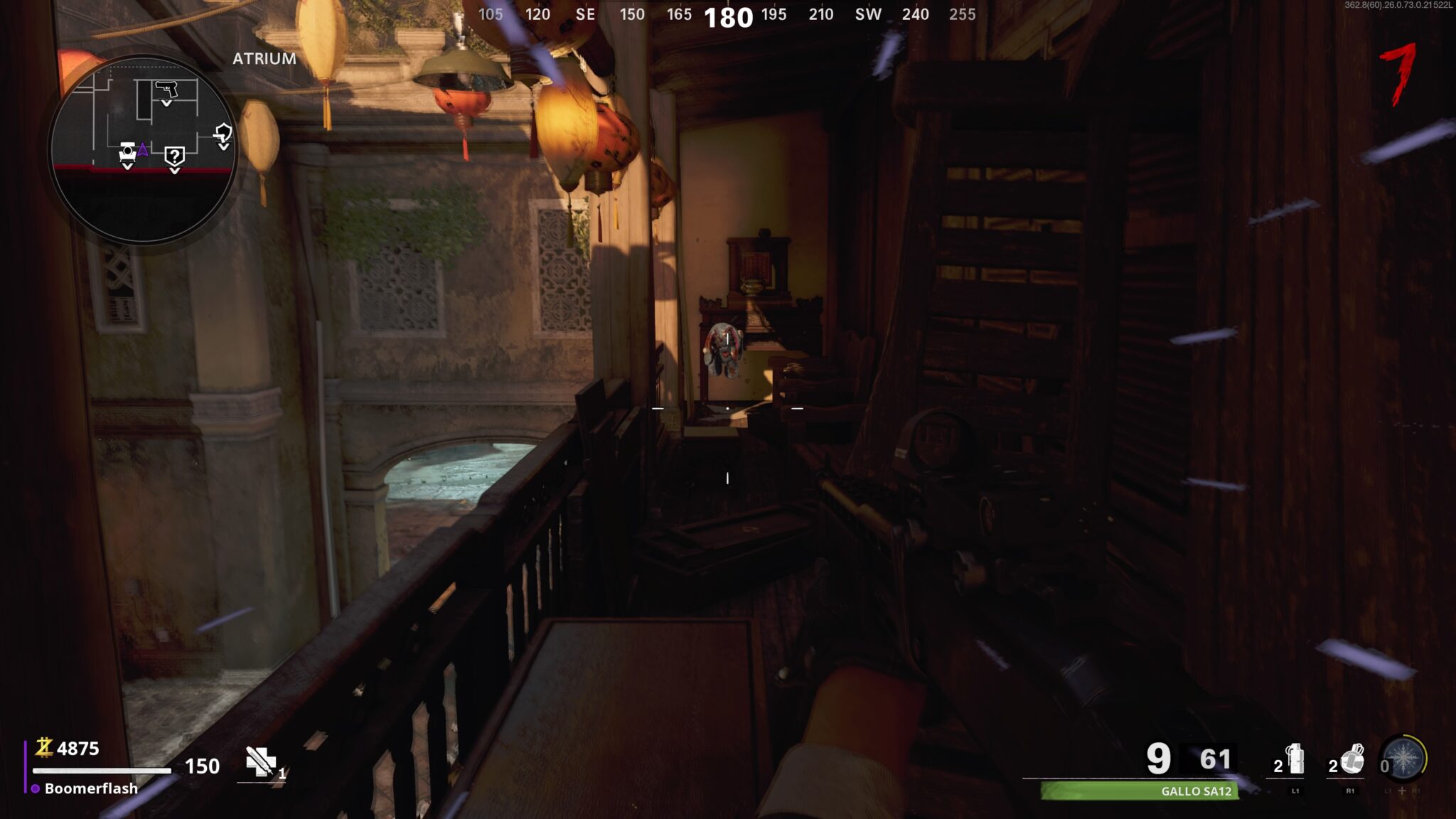Image resolution: width=1456 pixels, height=819 pixels.
Task: Click the tactical grenade icon above R1
Action: tap(1352, 761)
